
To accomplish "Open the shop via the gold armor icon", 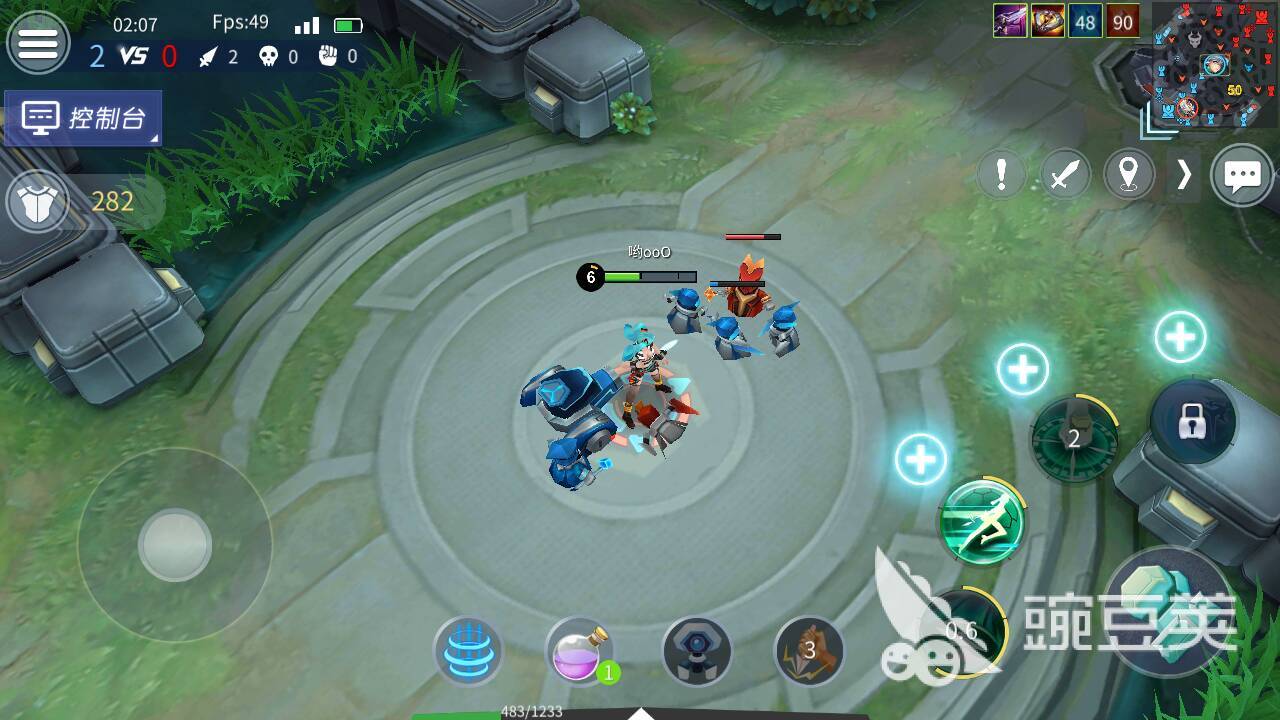I will click(38, 201).
